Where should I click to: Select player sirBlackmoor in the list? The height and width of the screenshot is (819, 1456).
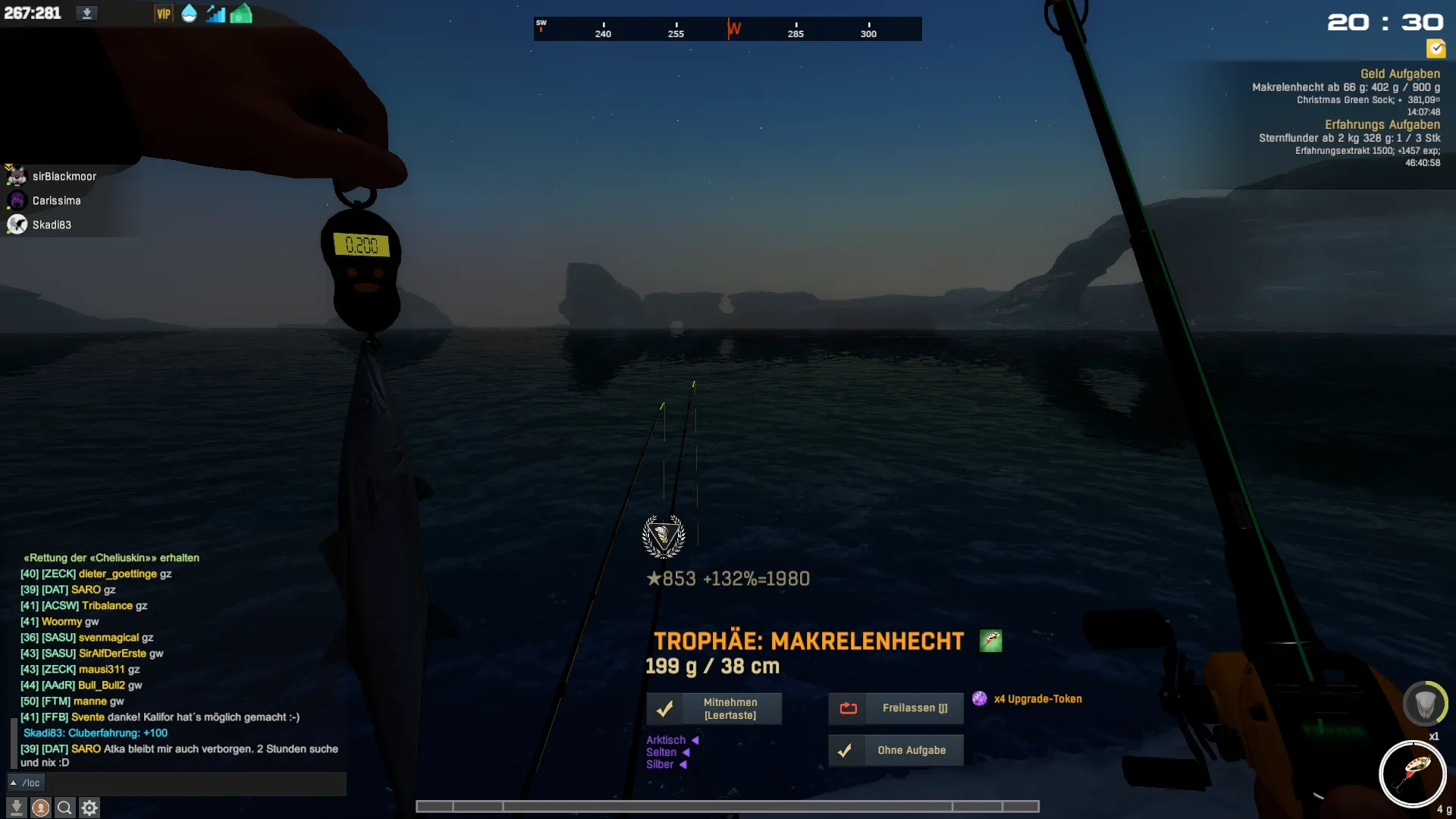[x=64, y=177]
